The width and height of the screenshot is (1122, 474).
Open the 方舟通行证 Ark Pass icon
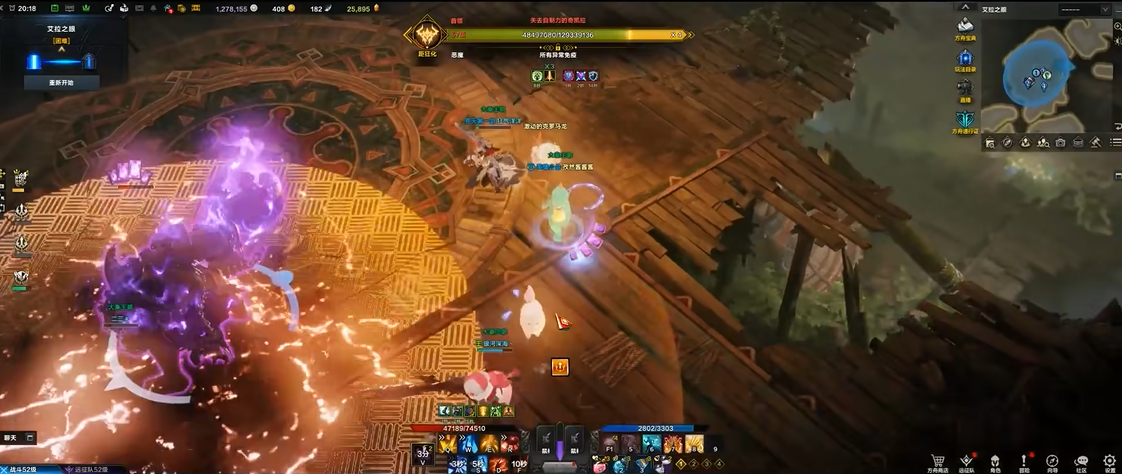click(965, 120)
